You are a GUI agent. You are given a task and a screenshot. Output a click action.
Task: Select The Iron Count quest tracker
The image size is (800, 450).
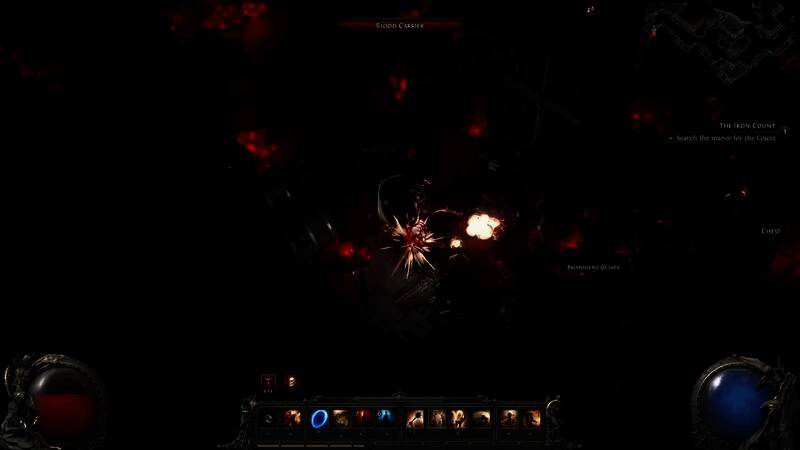point(747,125)
